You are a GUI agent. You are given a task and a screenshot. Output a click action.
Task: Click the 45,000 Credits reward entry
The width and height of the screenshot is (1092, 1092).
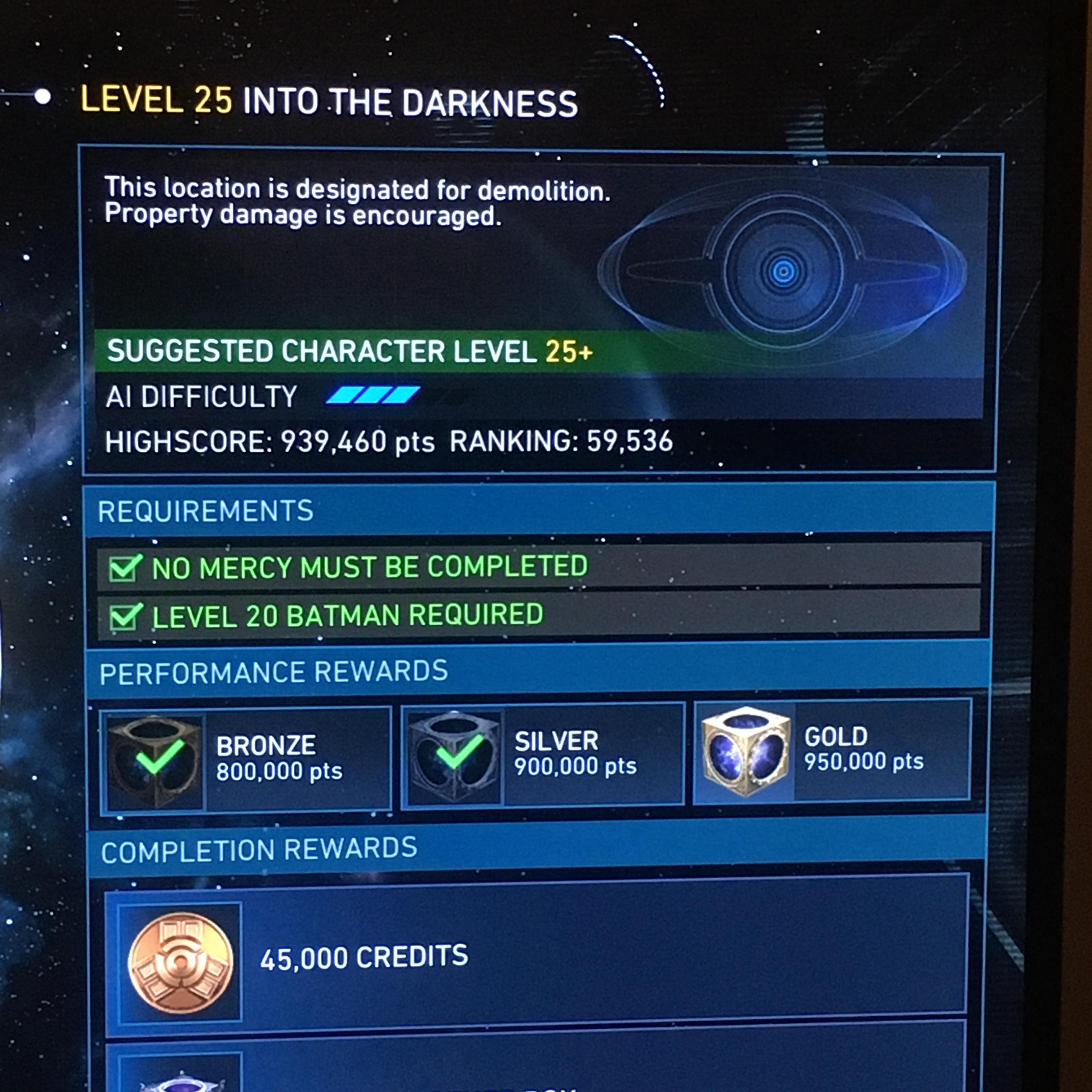(365, 956)
